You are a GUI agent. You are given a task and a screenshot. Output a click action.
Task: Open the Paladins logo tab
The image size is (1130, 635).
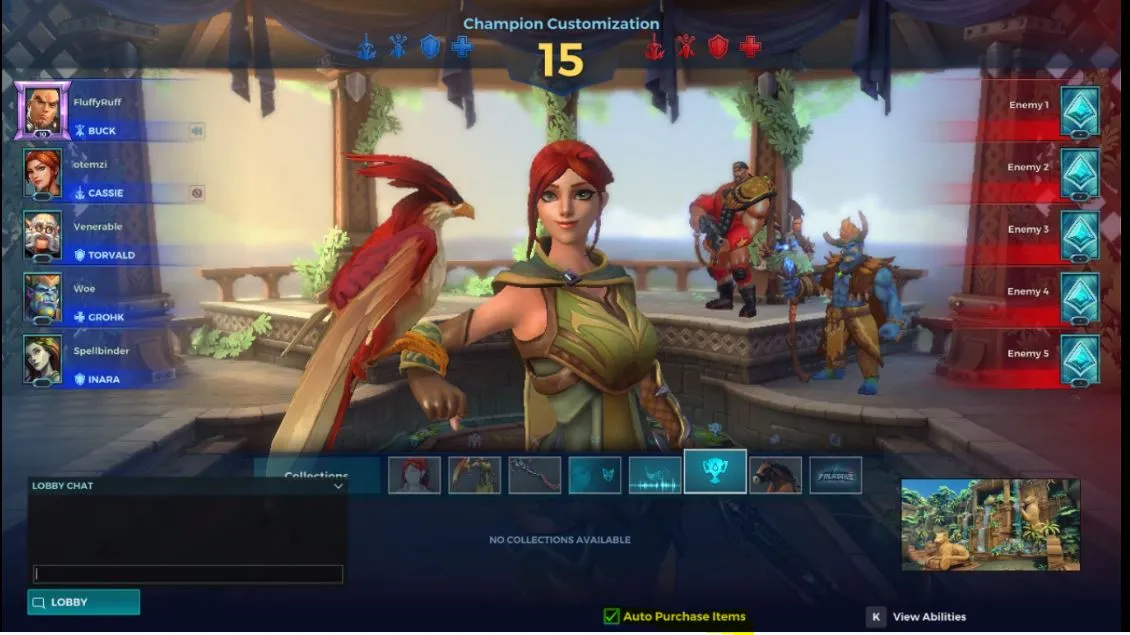(836, 475)
